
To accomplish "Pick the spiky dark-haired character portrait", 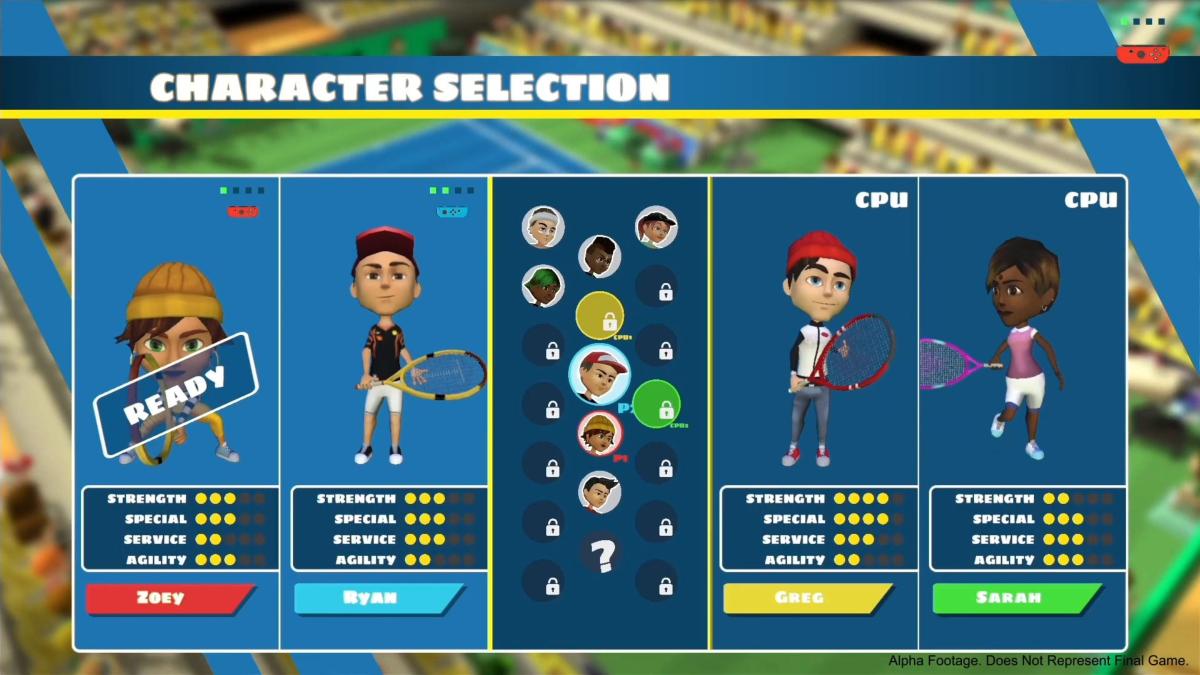I will point(599,492).
